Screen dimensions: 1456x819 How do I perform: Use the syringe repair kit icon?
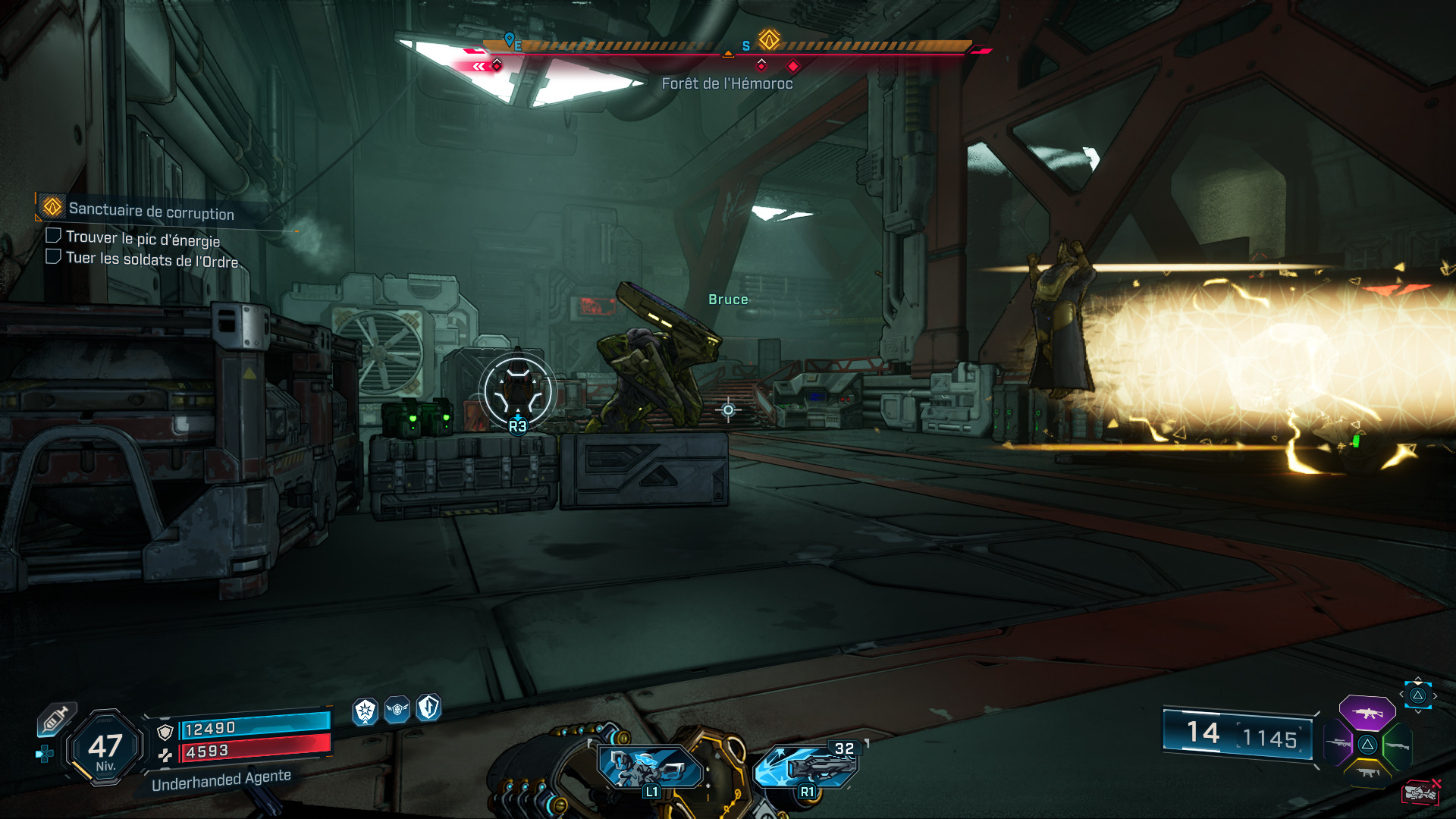(55, 719)
